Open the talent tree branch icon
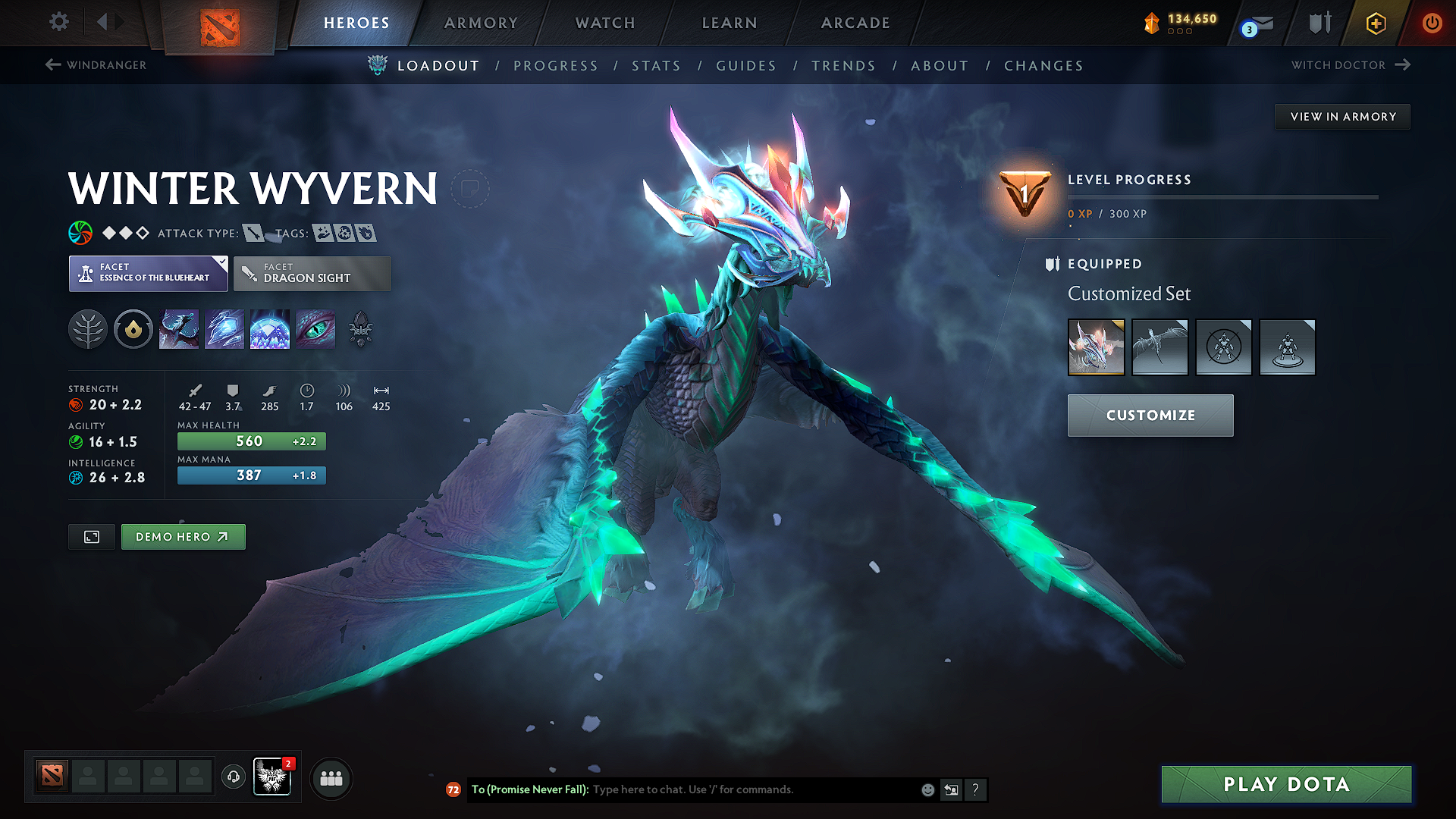Viewport: 1456px width, 819px height. (88, 329)
